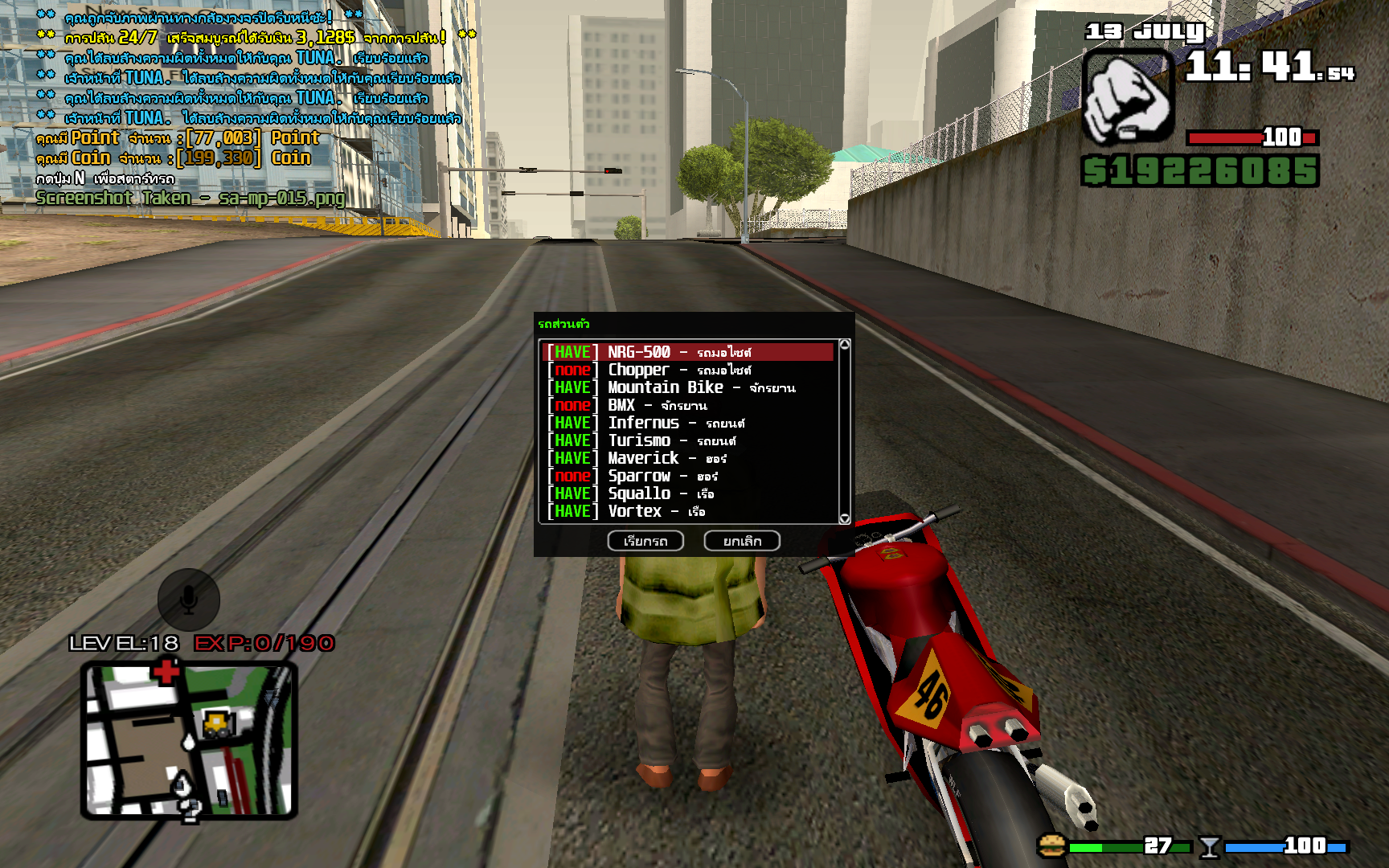Select the Squallo boat row
The width and height of the screenshot is (1389, 868).
pos(688,493)
